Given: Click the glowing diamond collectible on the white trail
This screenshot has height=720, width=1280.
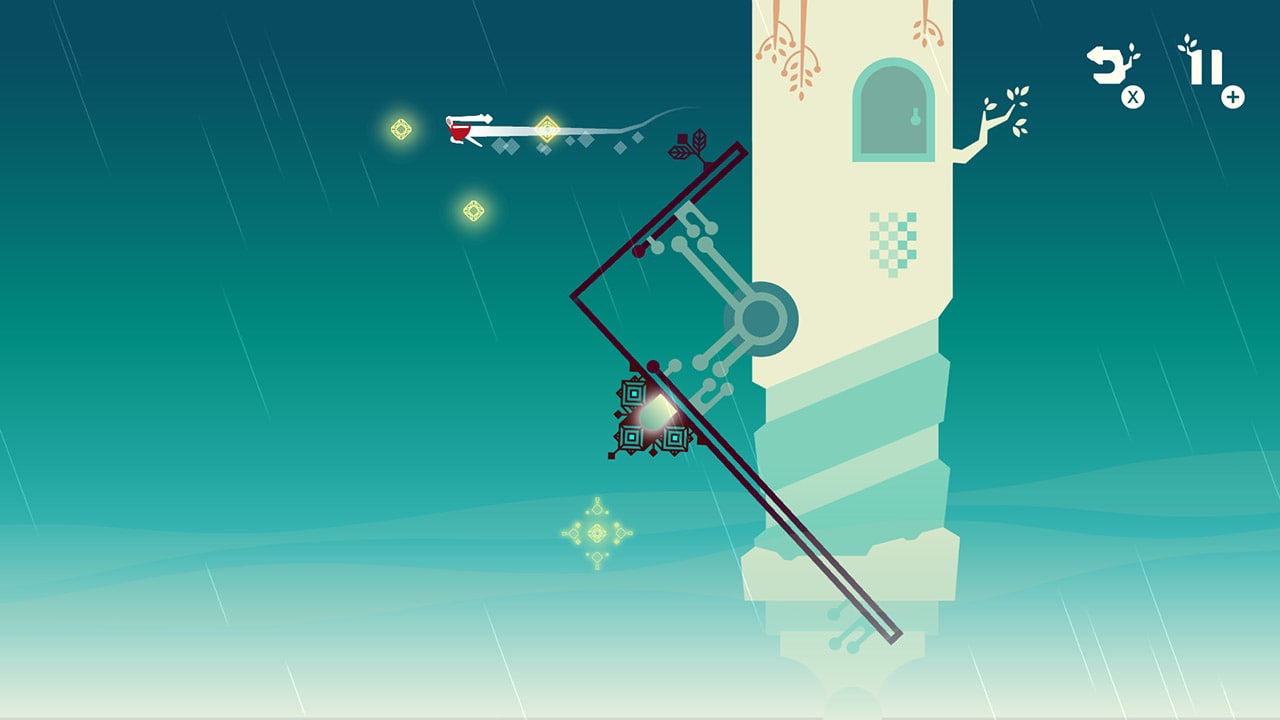Looking at the screenshot, I should point(548,127).
